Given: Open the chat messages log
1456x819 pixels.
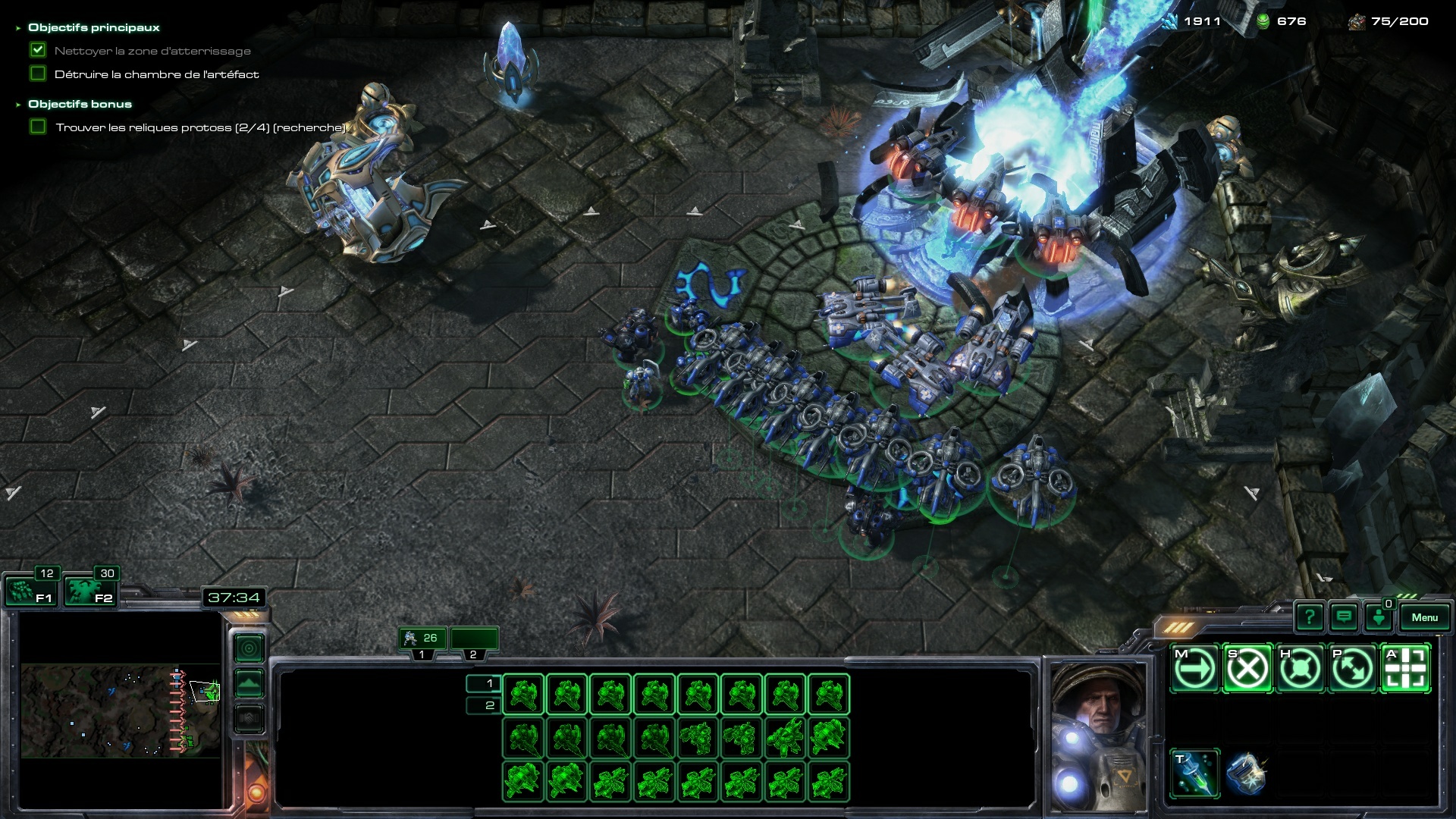Looking at the screenshot, I should click(x=1344, y=617).
